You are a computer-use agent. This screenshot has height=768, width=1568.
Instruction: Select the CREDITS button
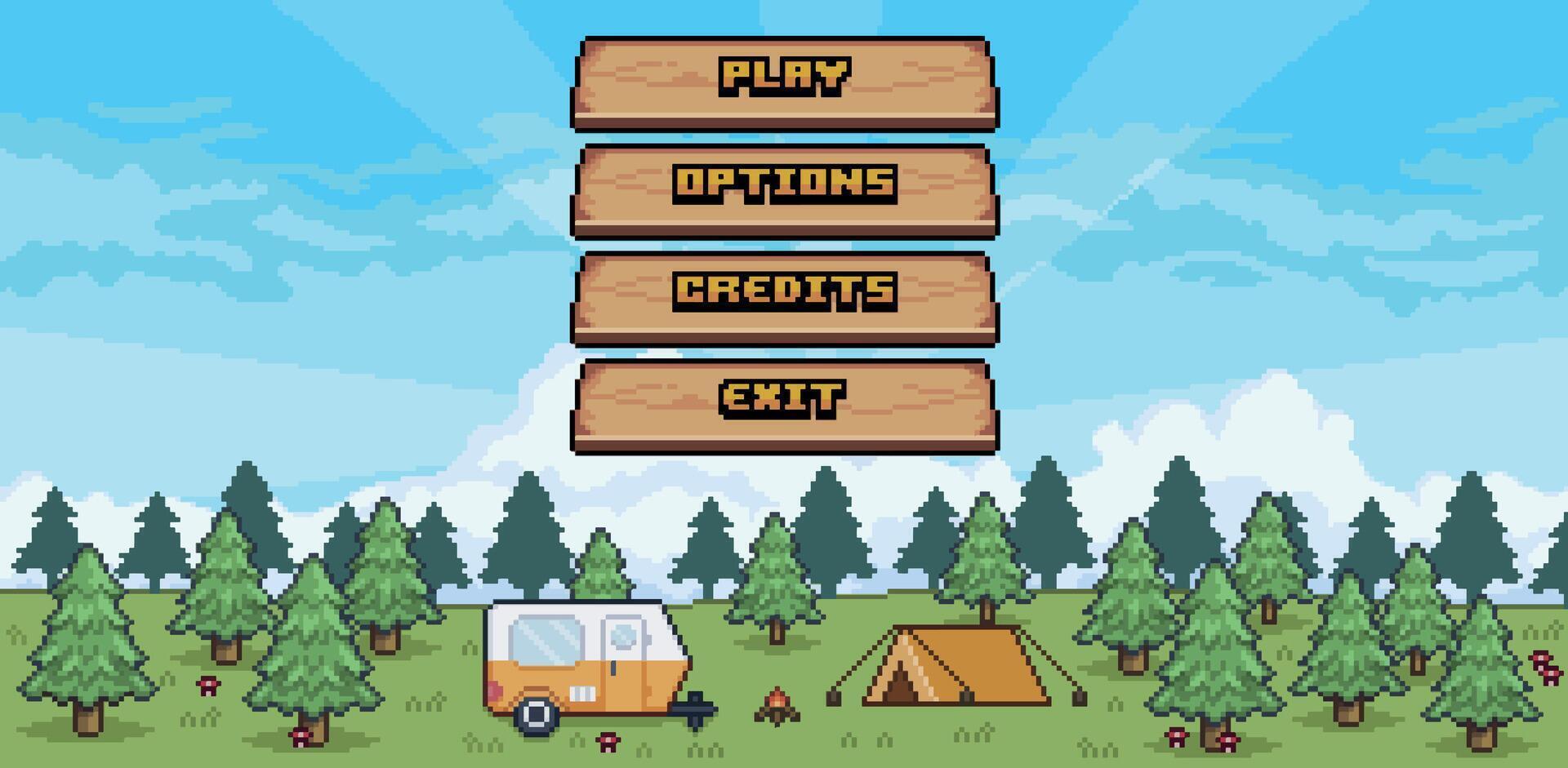[784, 294]
